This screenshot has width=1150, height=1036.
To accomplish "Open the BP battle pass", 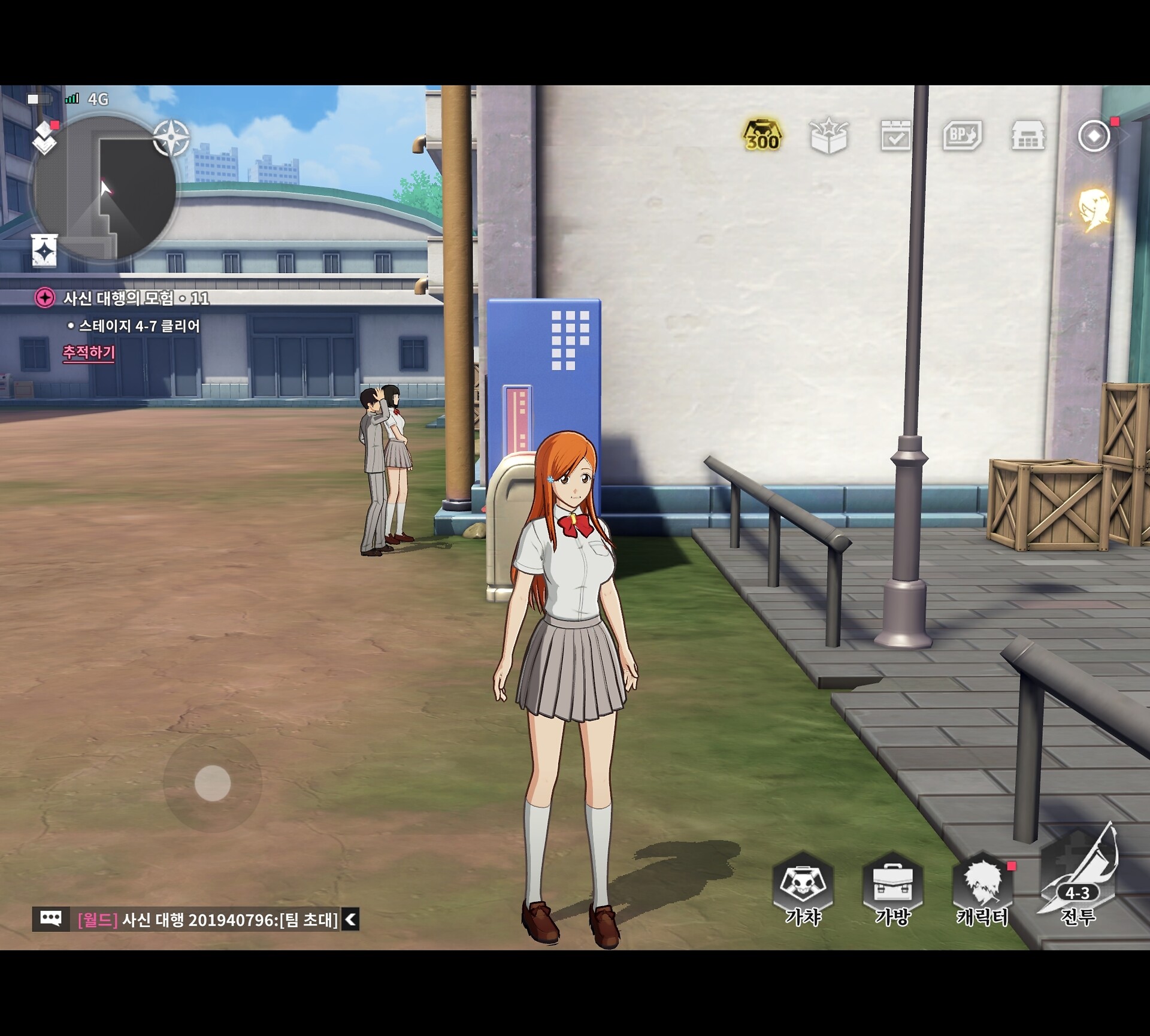I will click(x=962, y=136).
